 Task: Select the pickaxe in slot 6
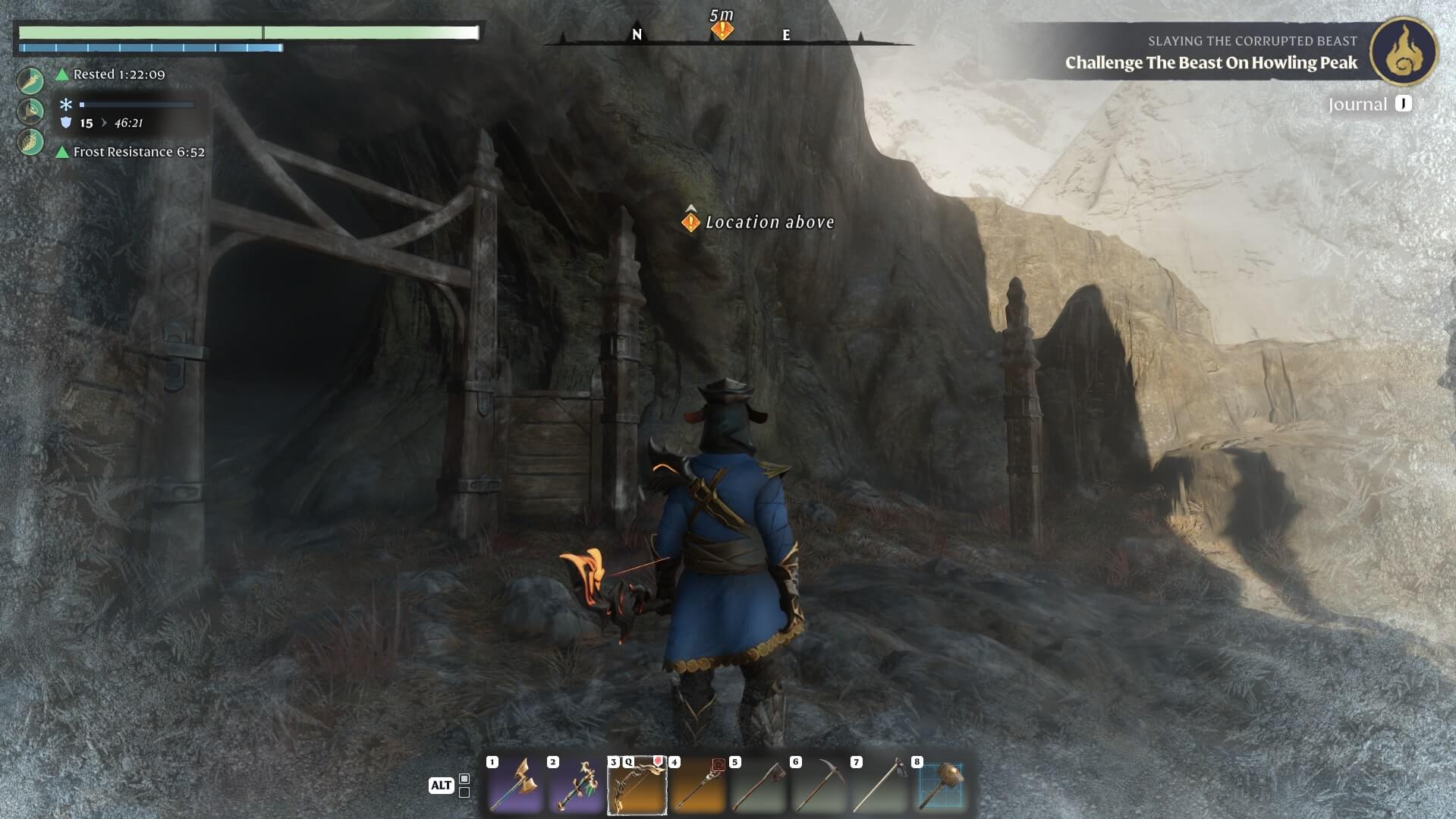pyautogui.click(x=819, y=786)
